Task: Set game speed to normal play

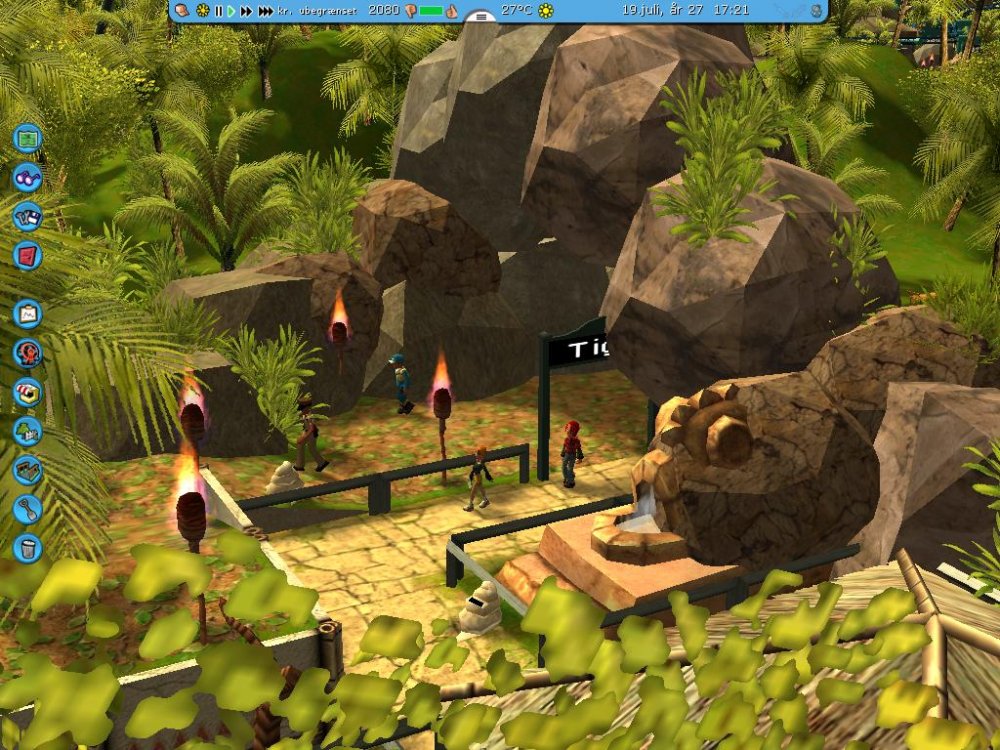Action: [x=231, y=11]
